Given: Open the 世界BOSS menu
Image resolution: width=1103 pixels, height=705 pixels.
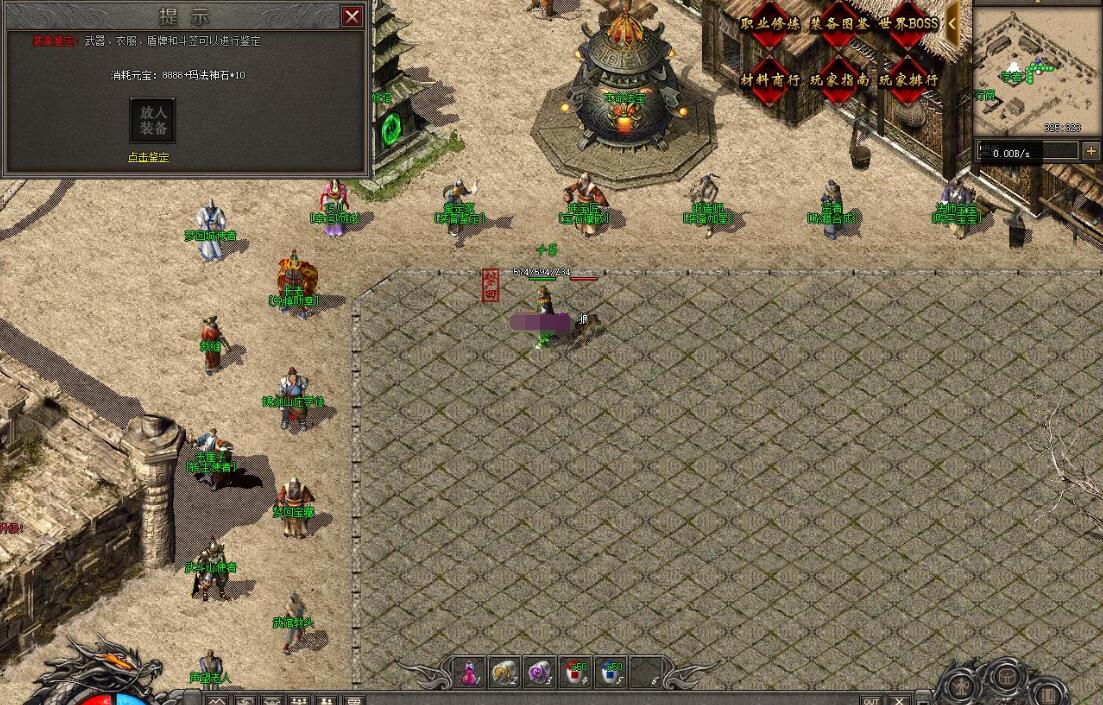Looking at the screenshot, I should pyautogui.click(x=908, y=24).
